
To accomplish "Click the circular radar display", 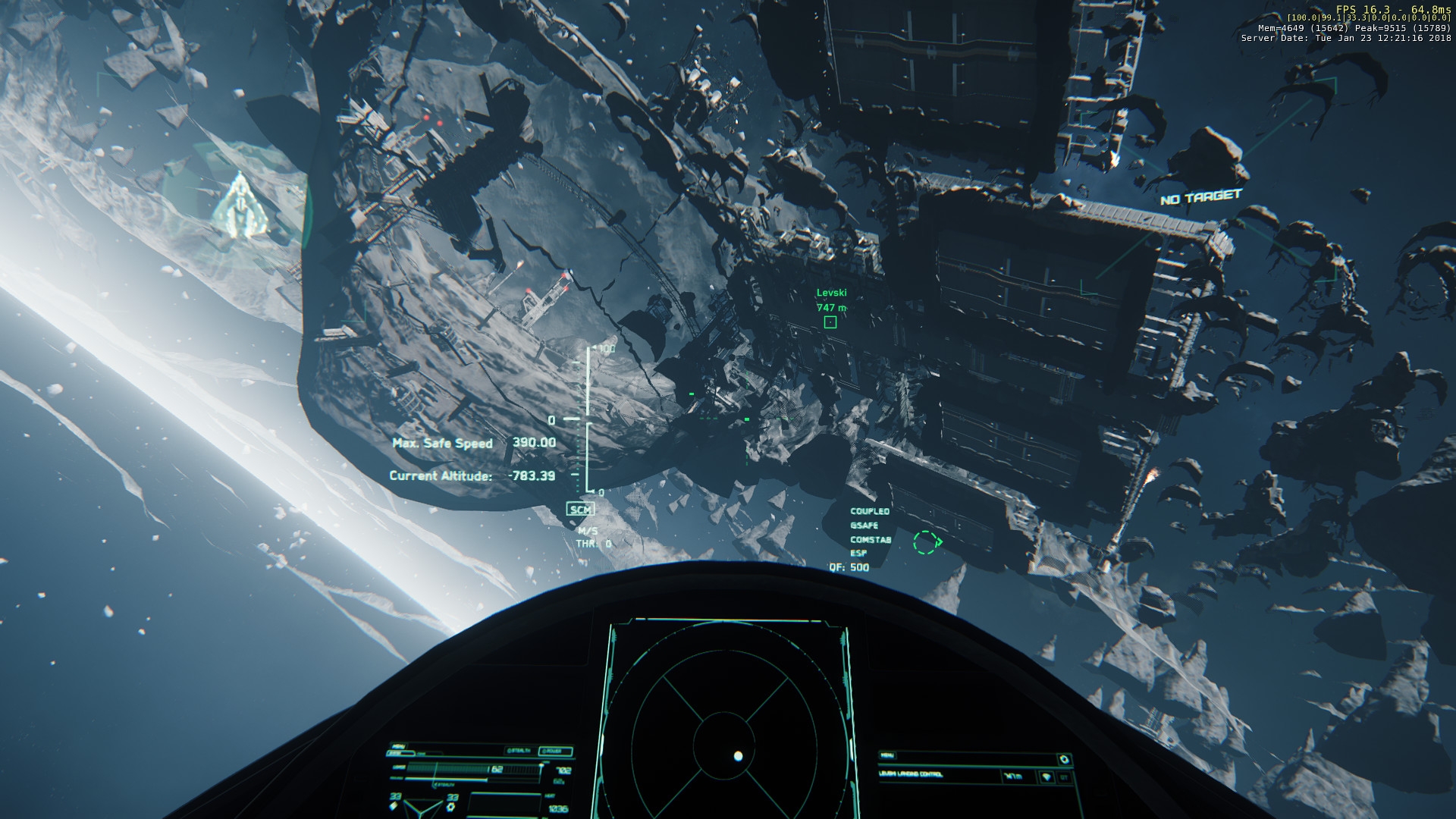I will (726, 729).
